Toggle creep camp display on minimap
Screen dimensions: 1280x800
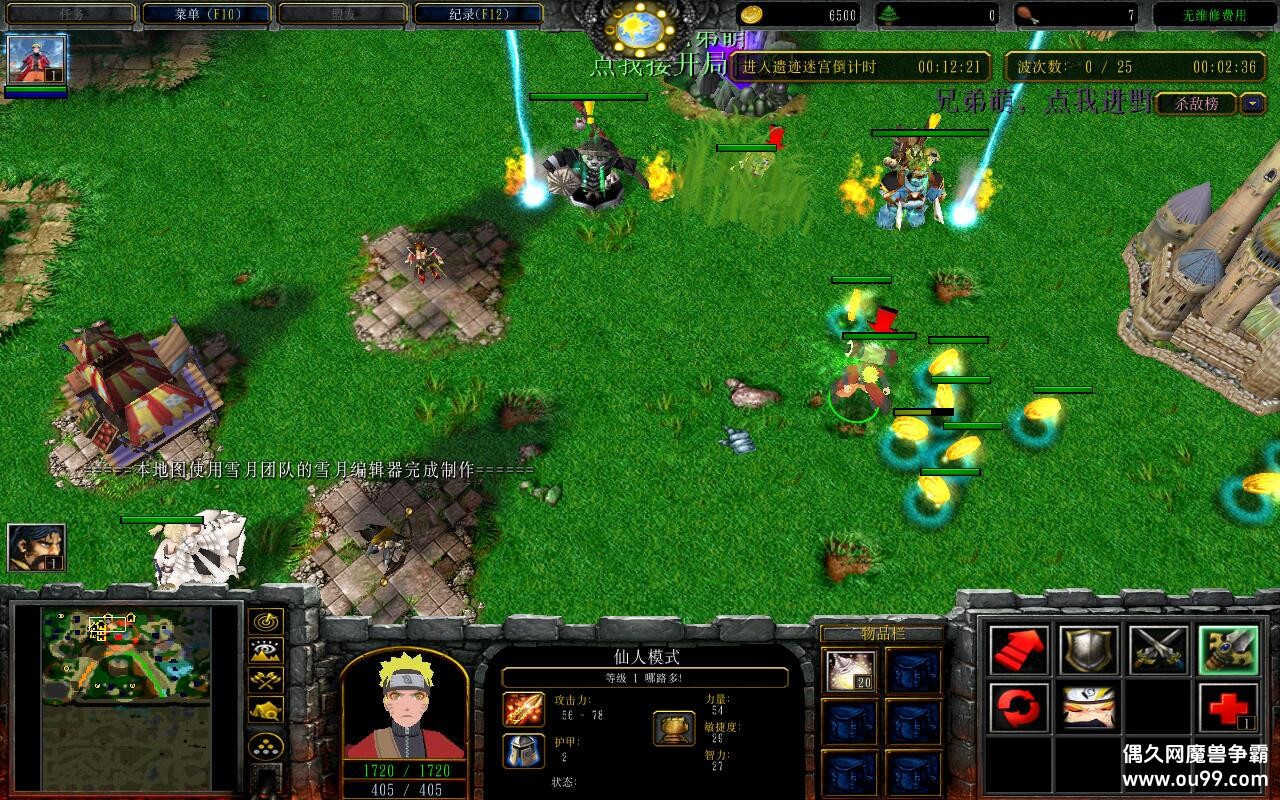[x=265, y=709]
